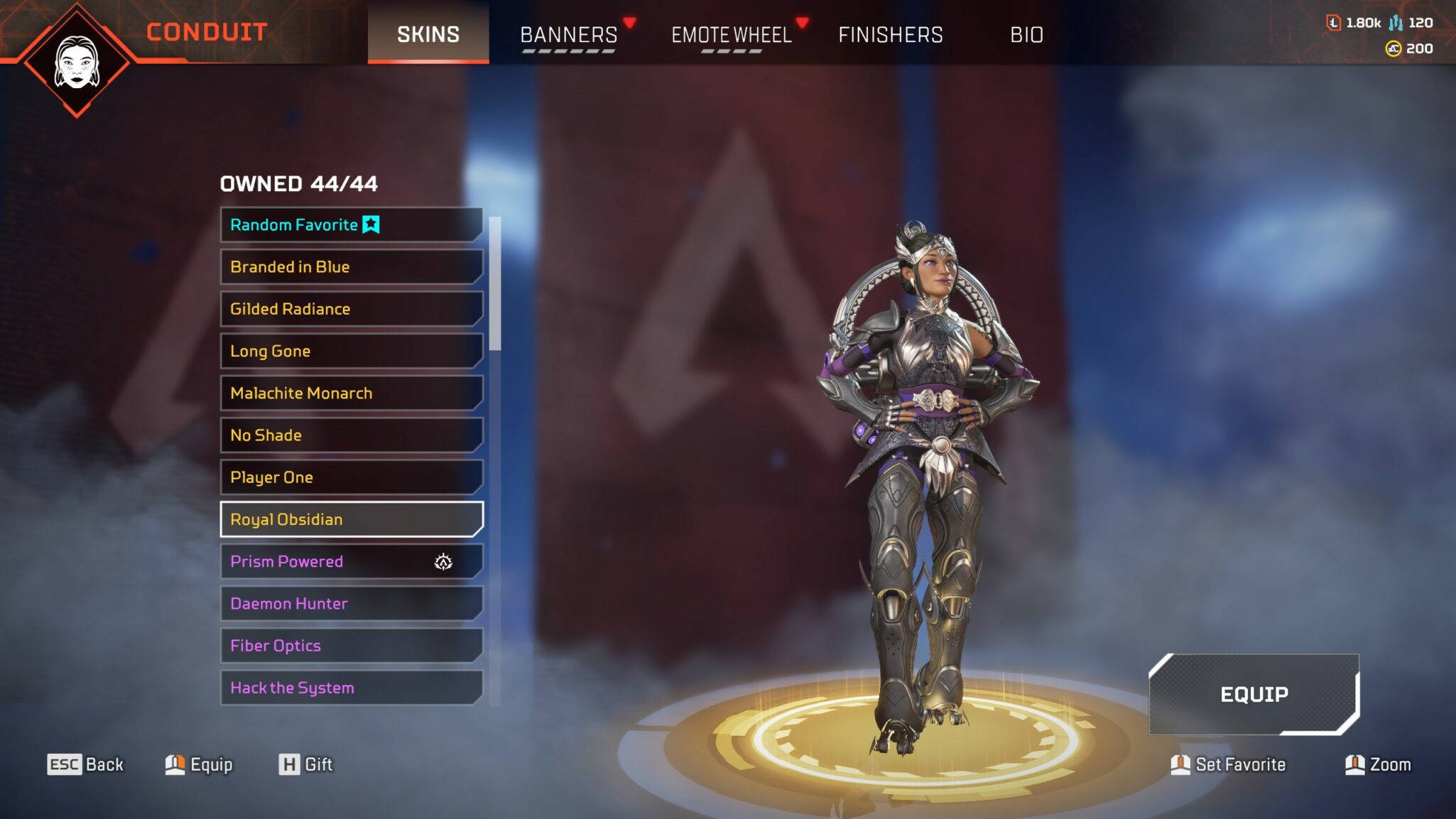
Task: Select the Hack the System skin
Action: tap(351, 688)
